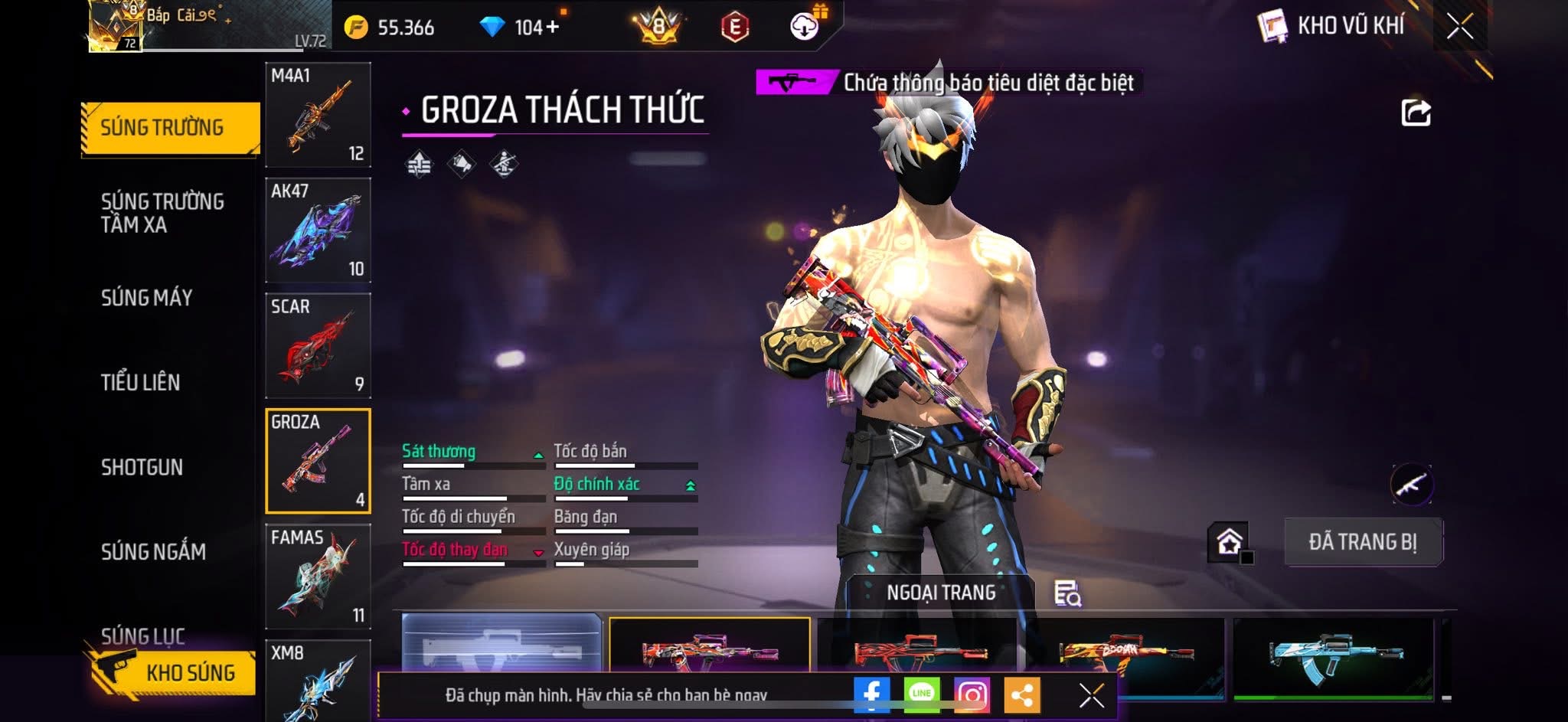
Task: Share the screenshot to Instagram
Action: [972, 694]
